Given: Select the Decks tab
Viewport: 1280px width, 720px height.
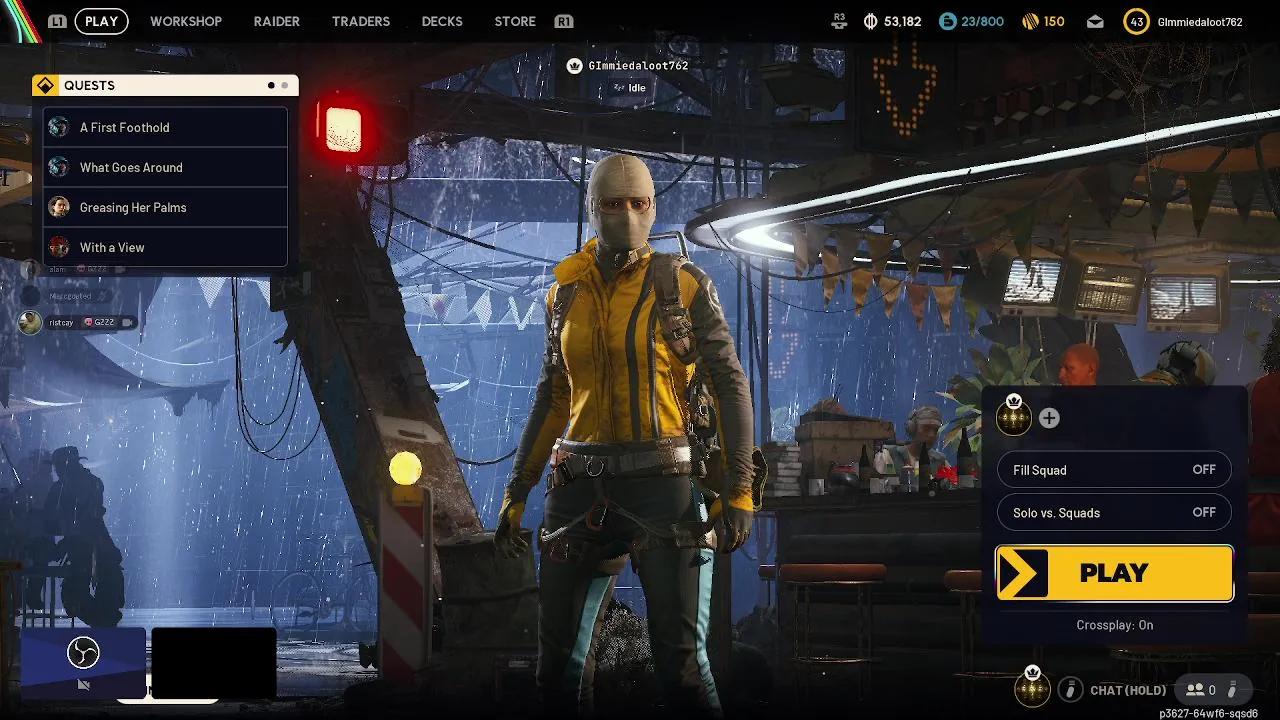Looking at the screenshot, I should (442, 21).
